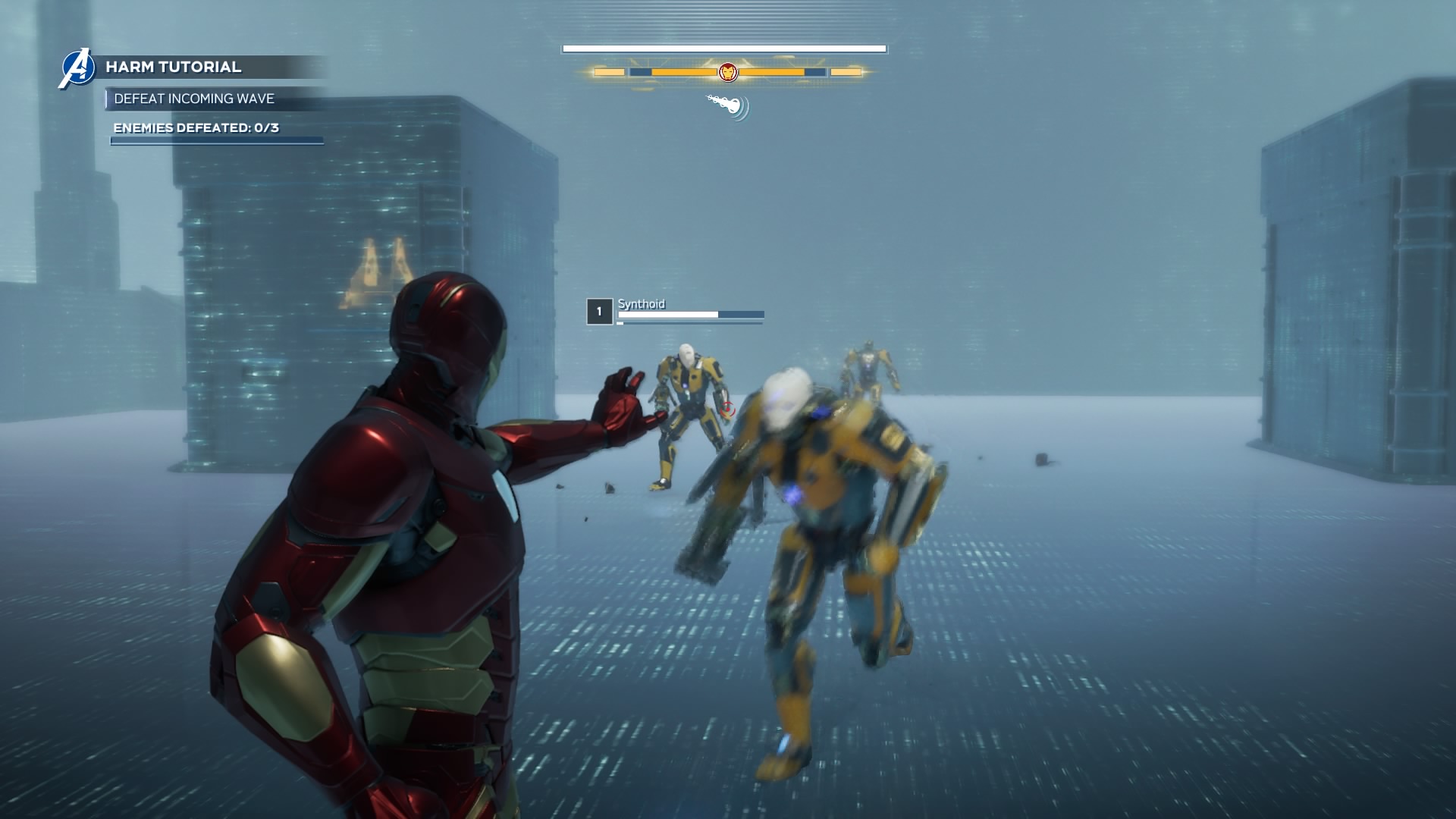Click the Avengers logo icon
Image resolution: width=1456 pixels, height=819 pixels.
(77, 68)
